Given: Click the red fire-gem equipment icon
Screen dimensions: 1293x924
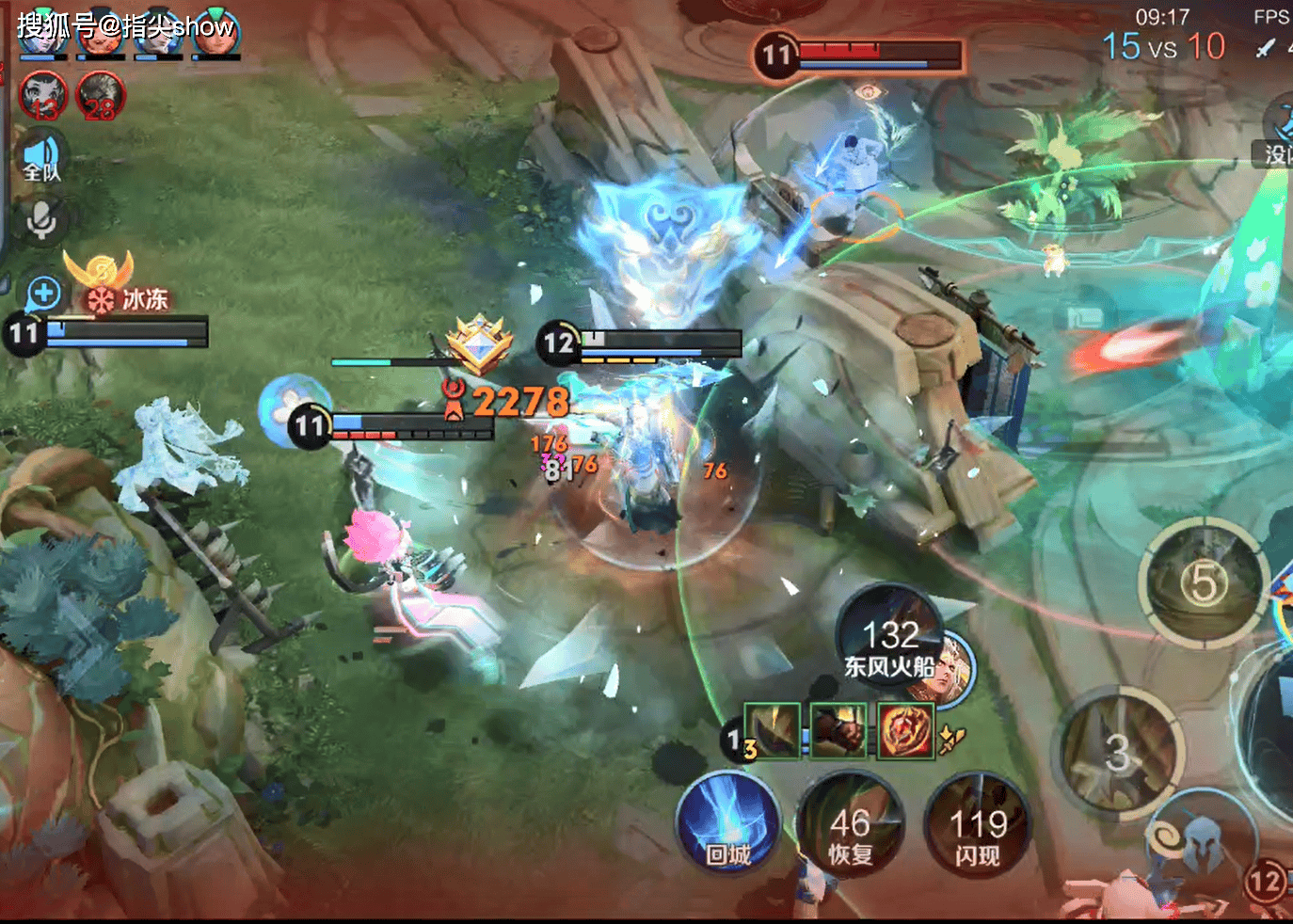Looking at the screenshot, I should (x=905, y=730).
